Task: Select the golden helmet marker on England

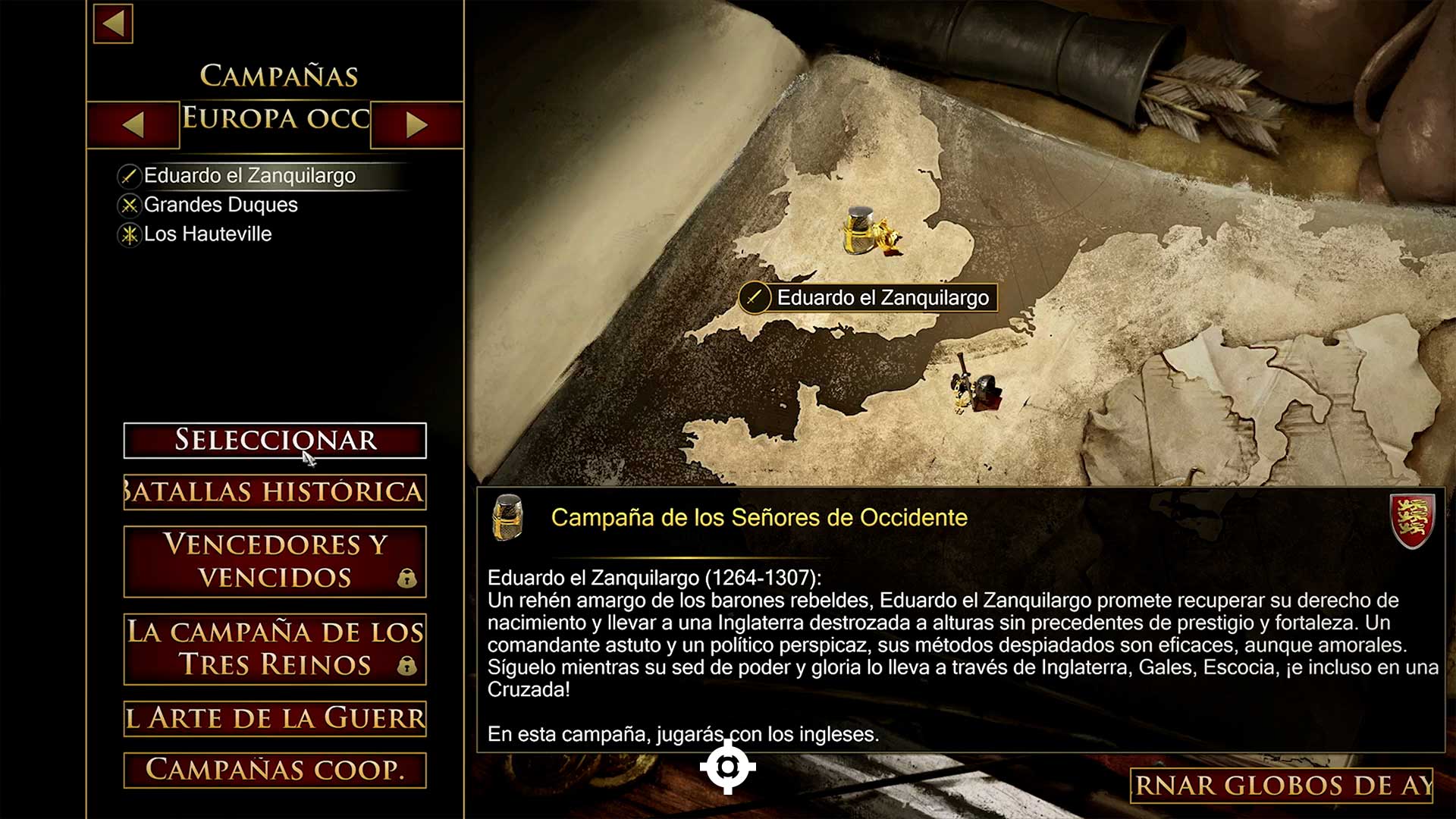Action: (x=870, y=232)
